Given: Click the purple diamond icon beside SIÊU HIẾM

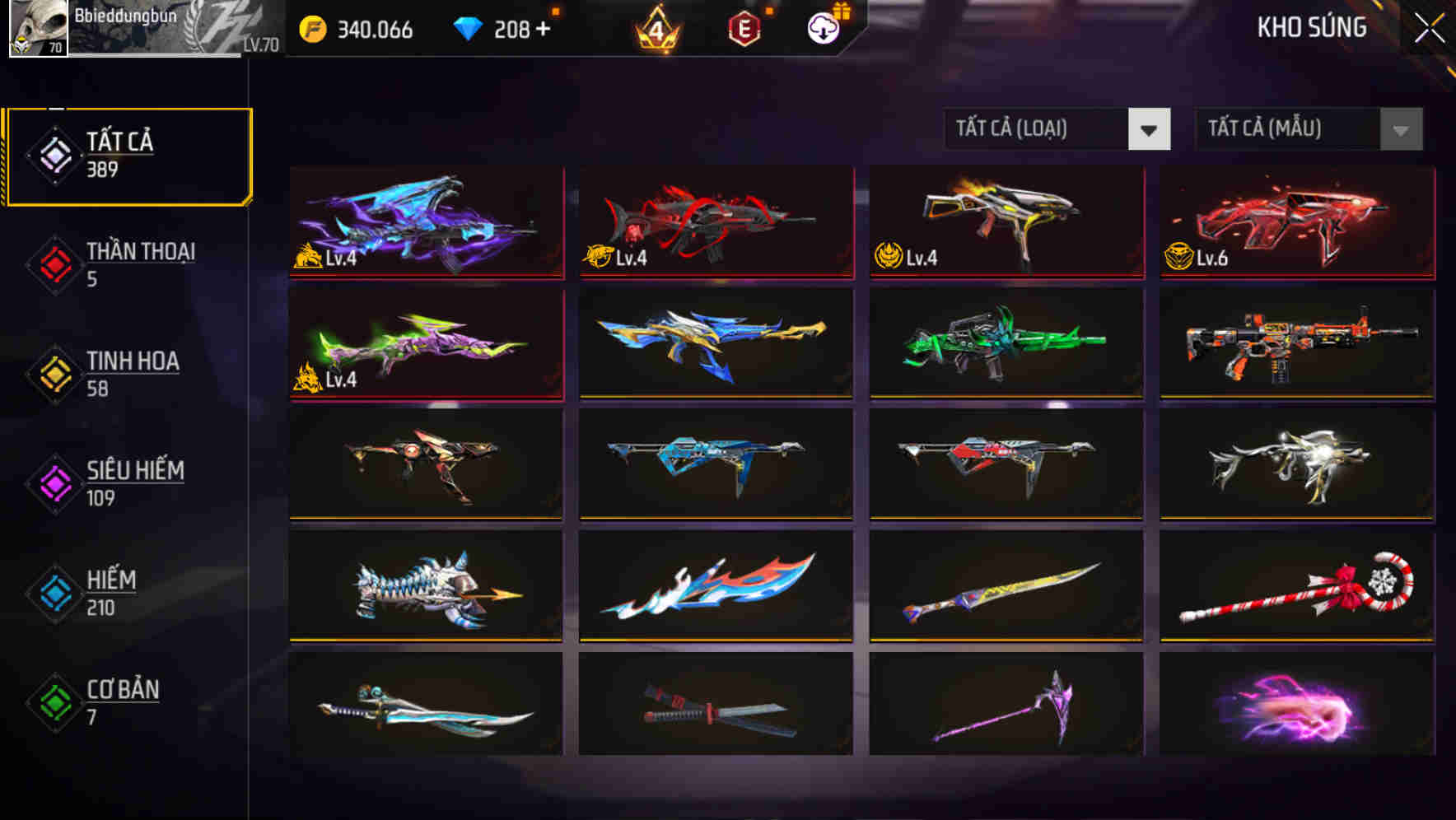Looking at the screenshot, I should click(54, 482).
